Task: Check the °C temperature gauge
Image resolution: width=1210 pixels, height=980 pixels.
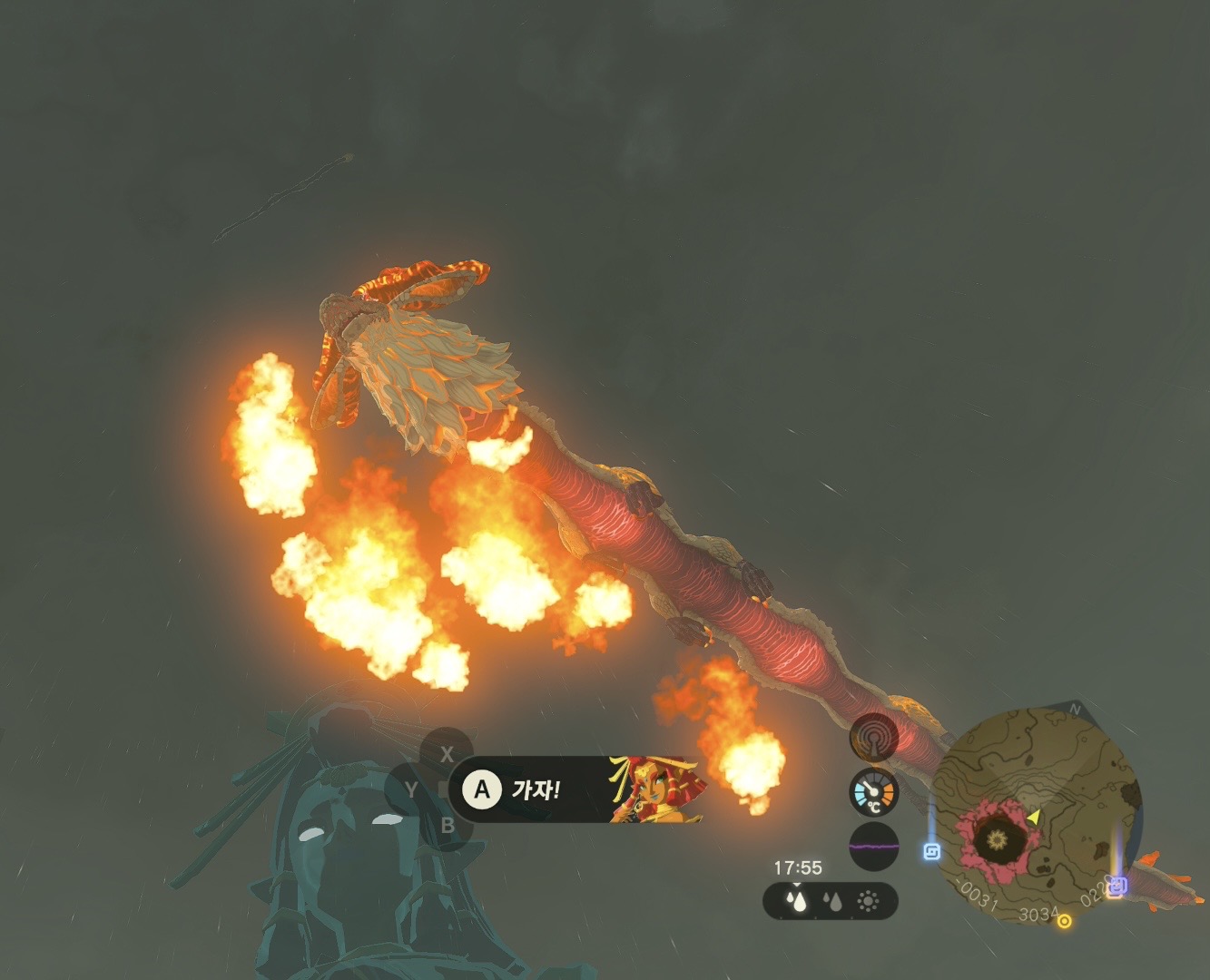Action: coord(873,792)
